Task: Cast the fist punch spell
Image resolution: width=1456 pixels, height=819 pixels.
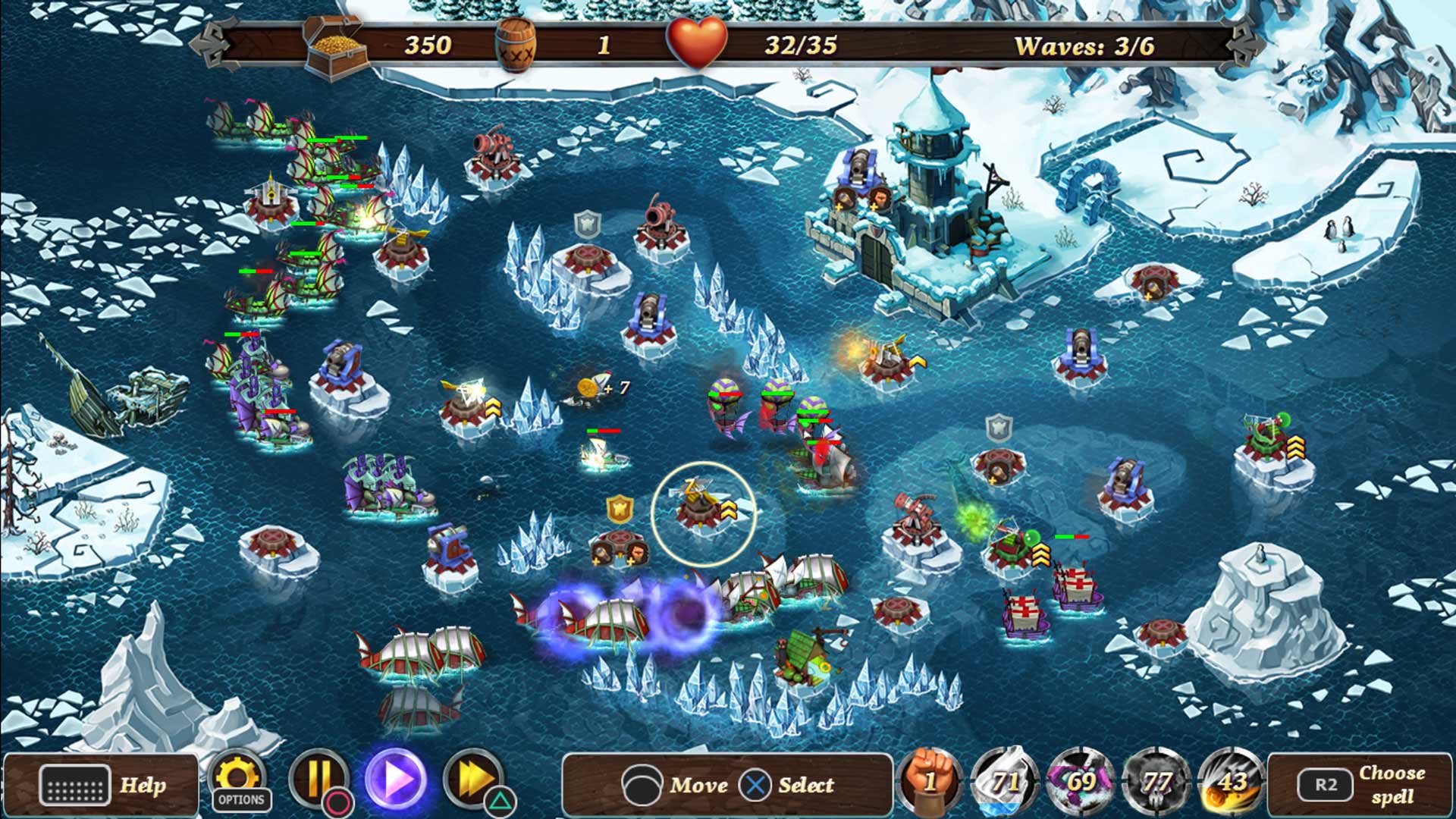Action: pos(932,785)
